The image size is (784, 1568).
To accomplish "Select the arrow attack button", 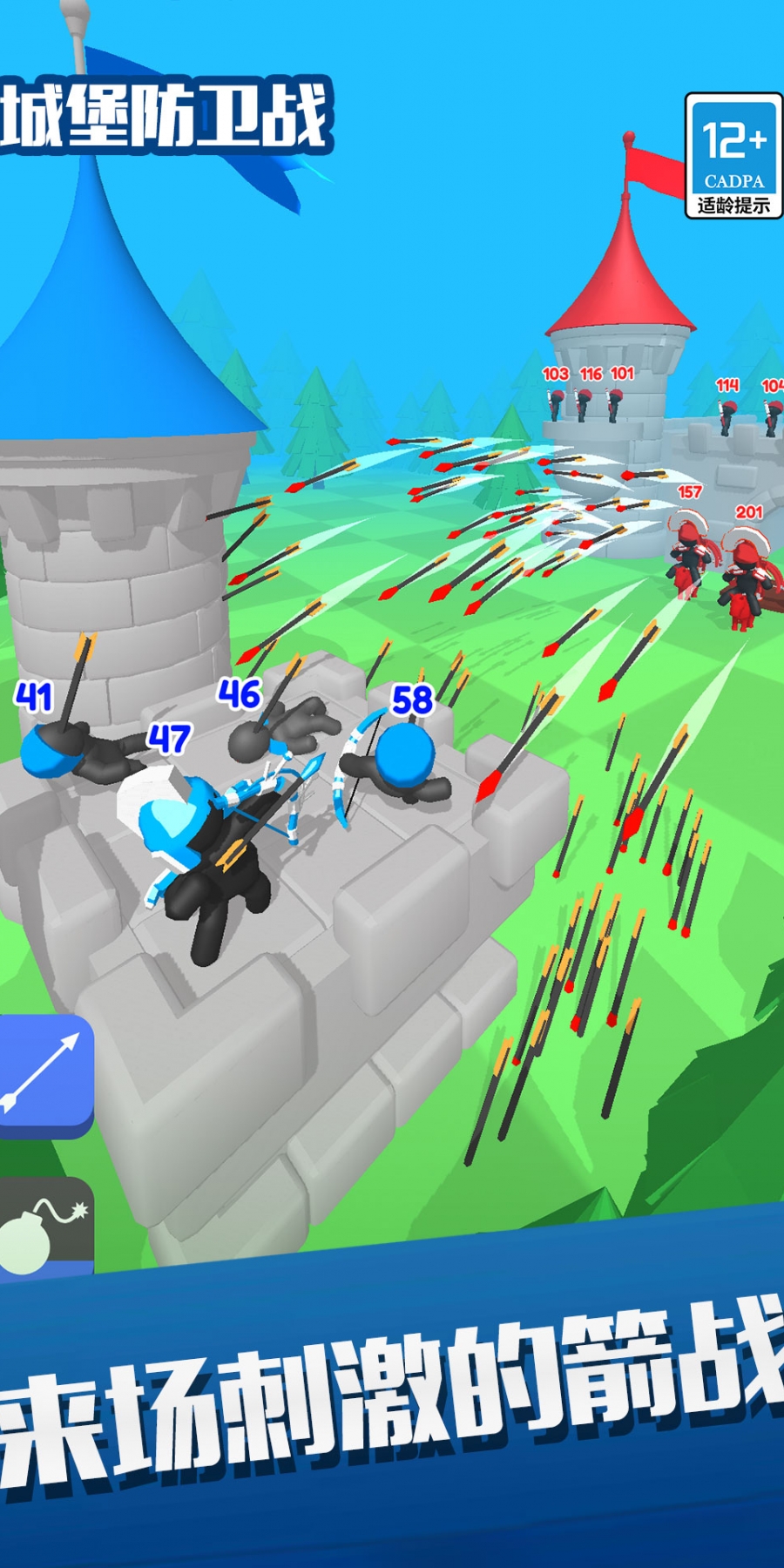I will click(44, 1072).
